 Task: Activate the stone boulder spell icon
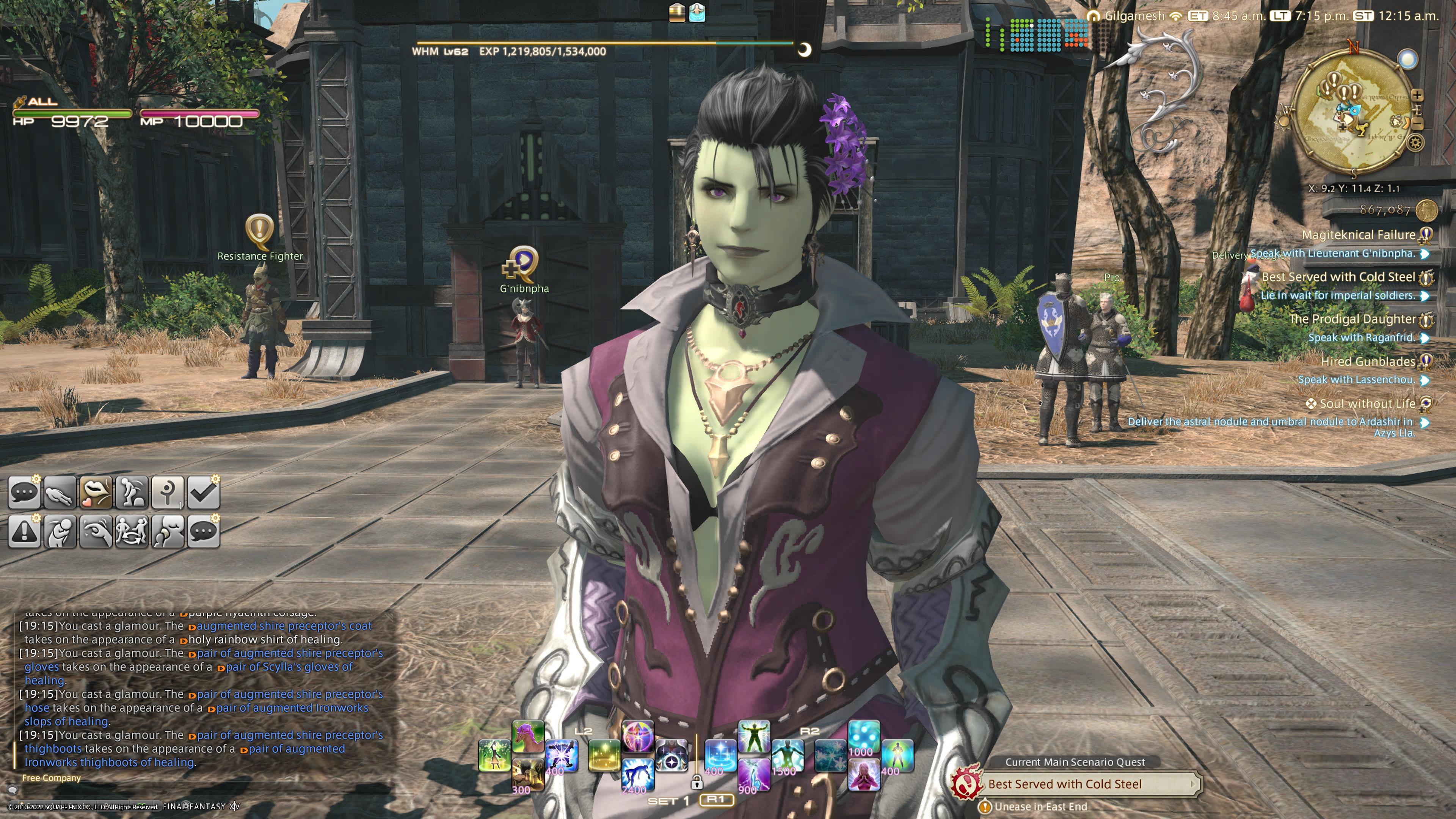(x=528, y=775)
